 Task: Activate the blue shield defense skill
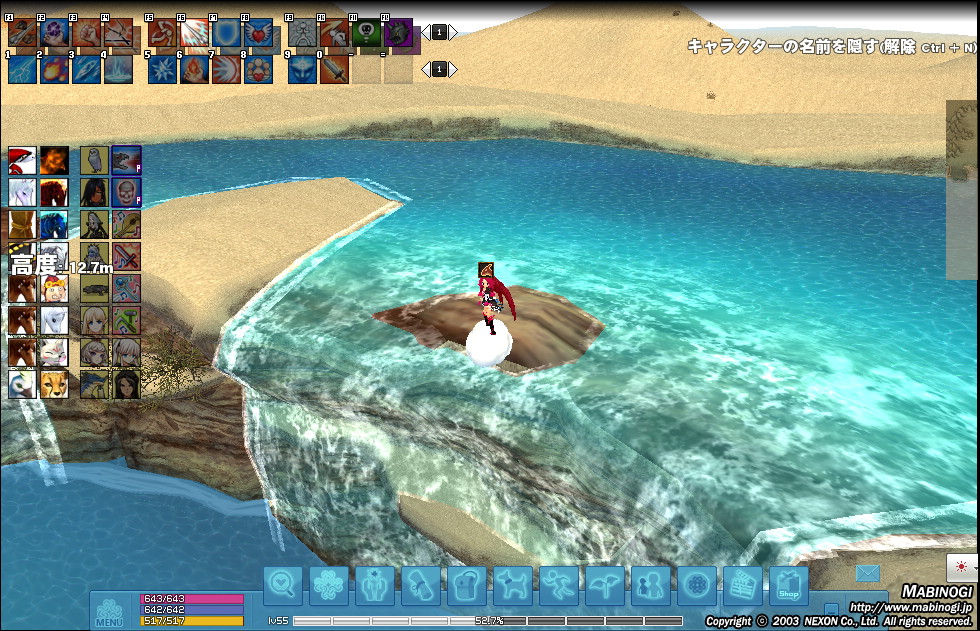(x=226, y=34)
